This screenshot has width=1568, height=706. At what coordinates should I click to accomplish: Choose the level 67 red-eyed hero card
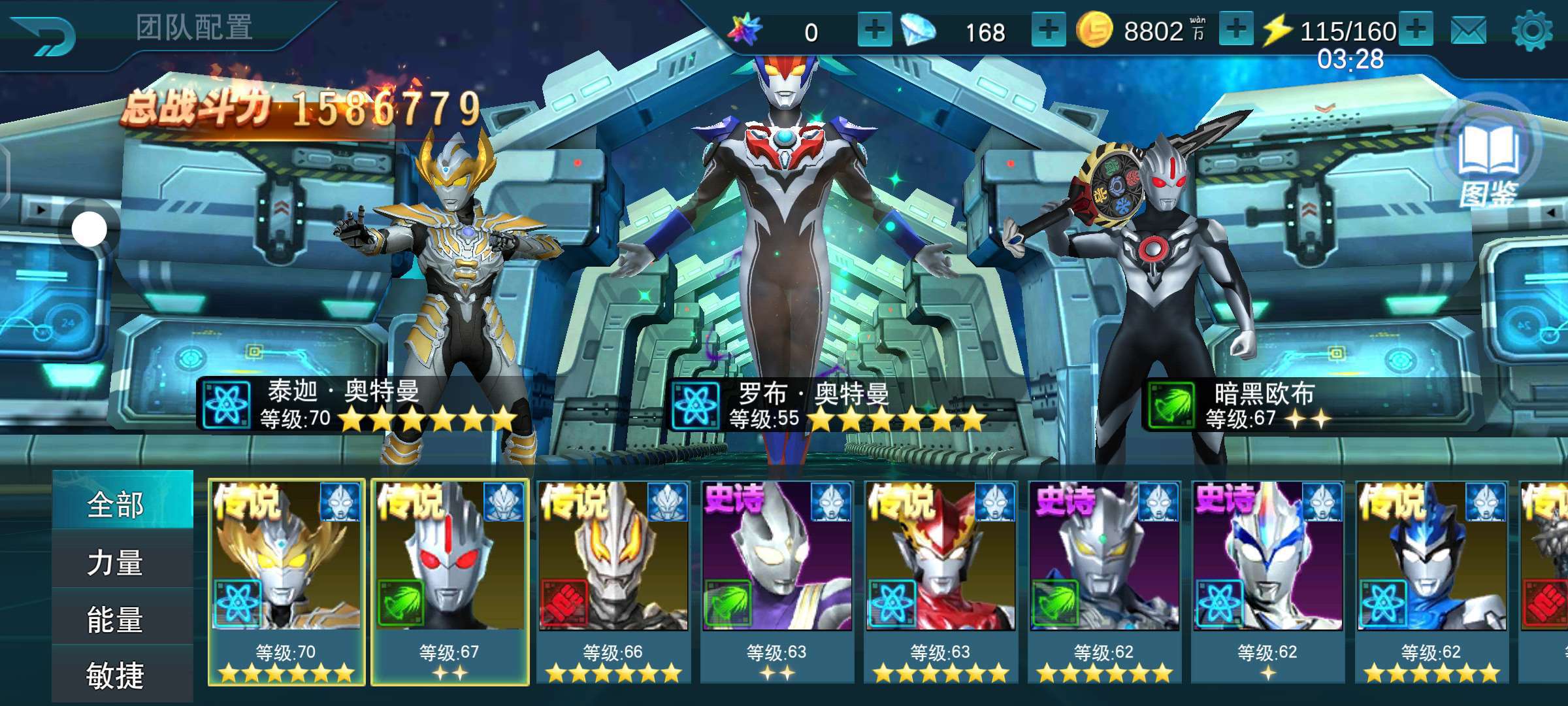[450, 582]
